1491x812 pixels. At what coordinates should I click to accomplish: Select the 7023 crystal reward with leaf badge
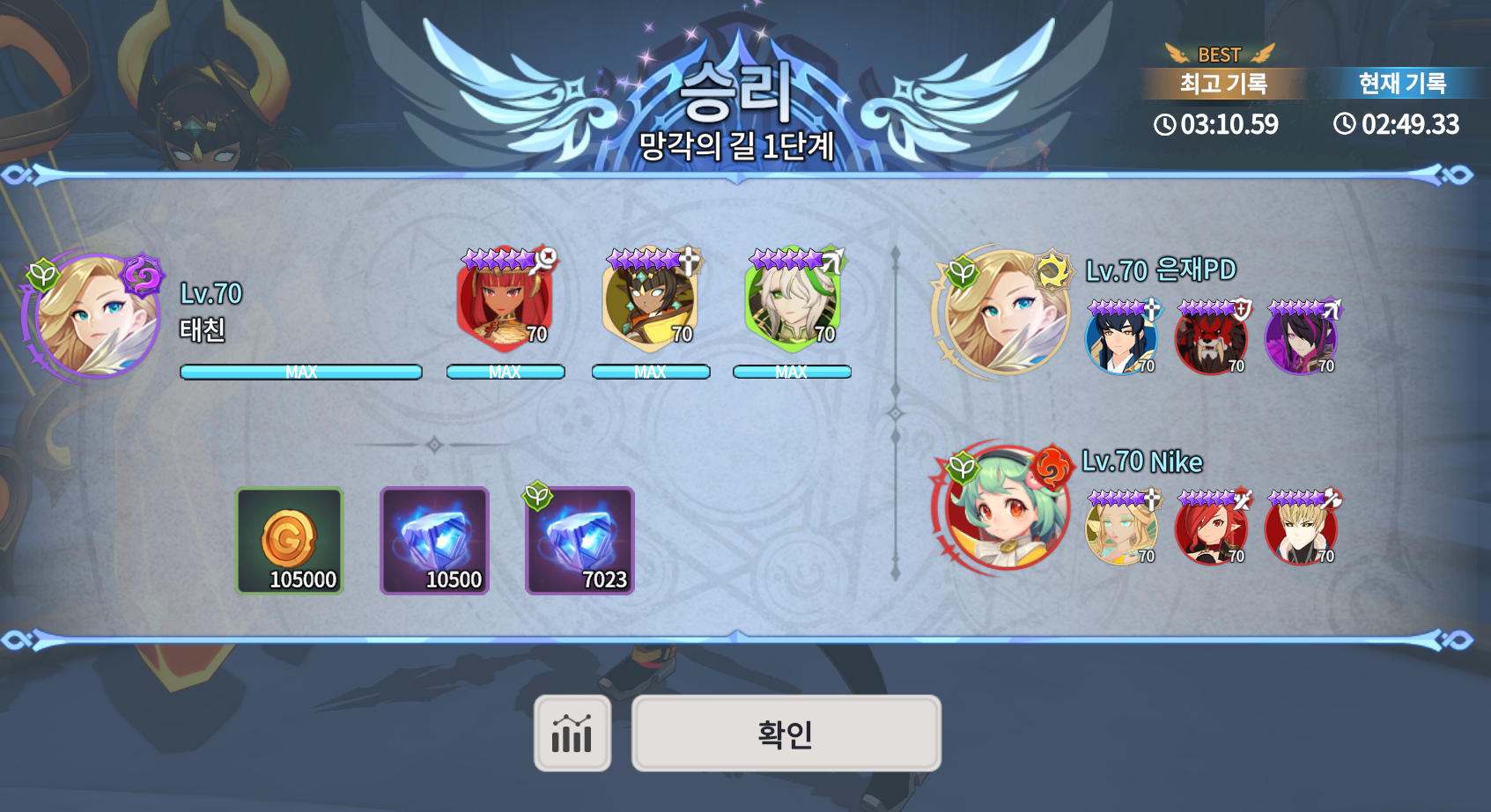[x=579, y=541]
